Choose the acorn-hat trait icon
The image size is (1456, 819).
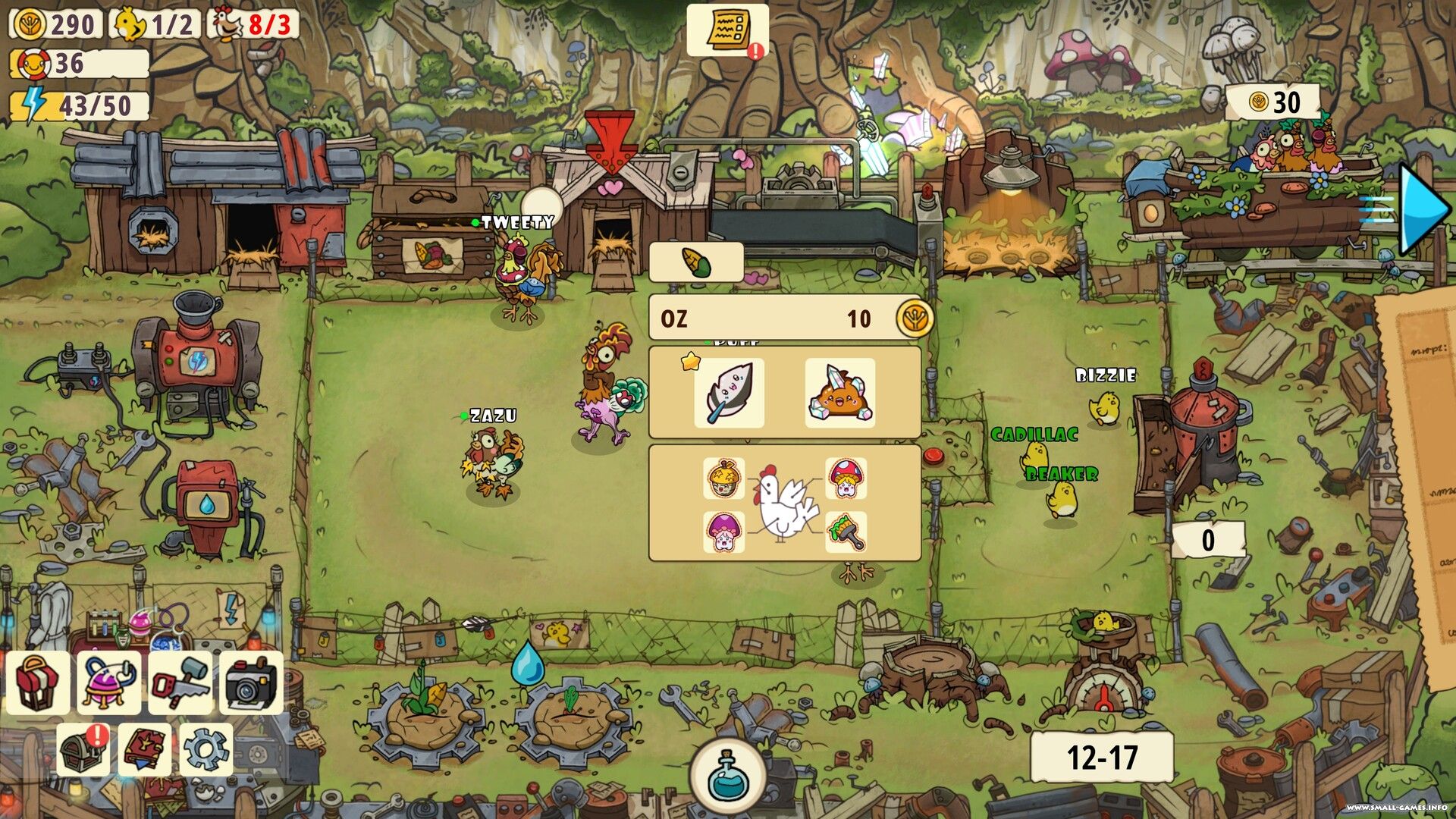tap(723, 479)
